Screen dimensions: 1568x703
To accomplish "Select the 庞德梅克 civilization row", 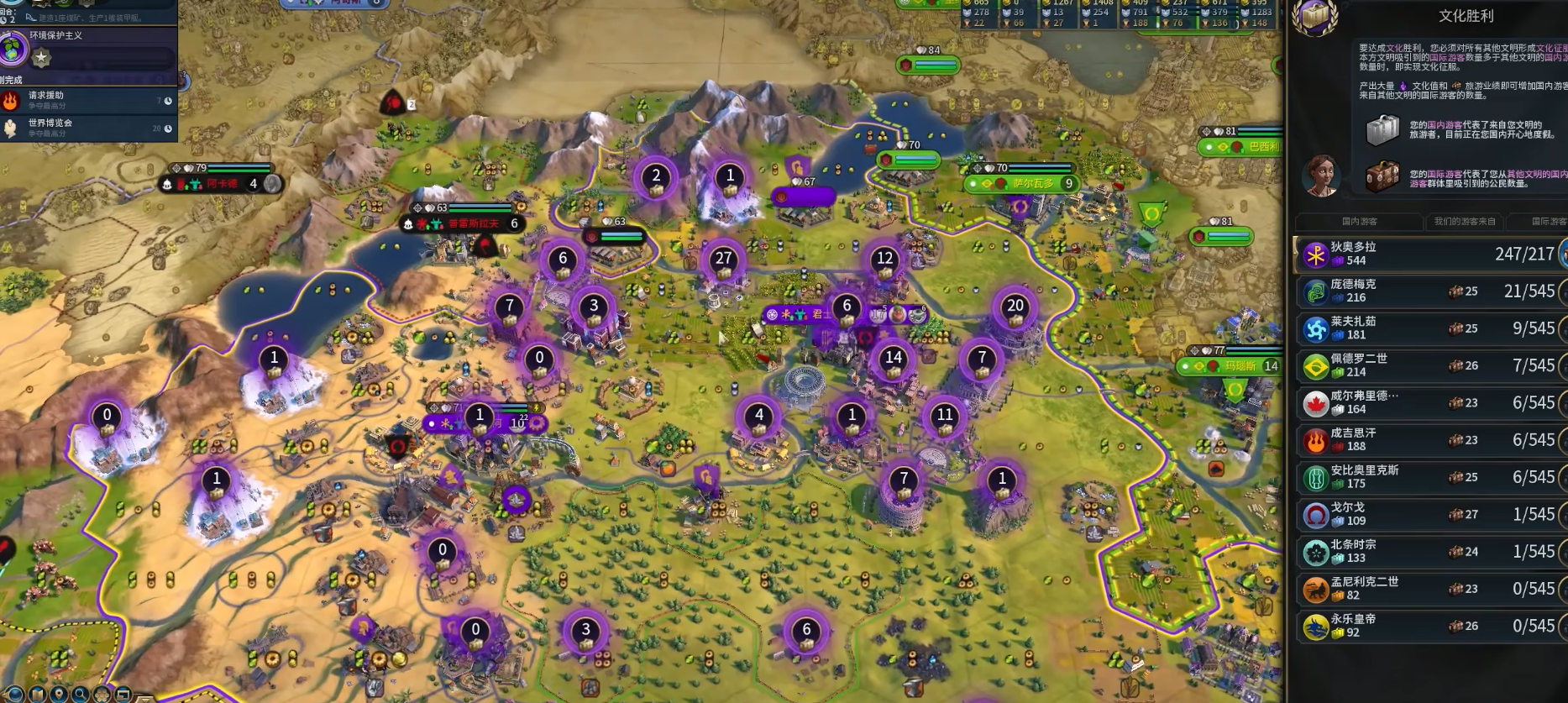I will pos(1429,291).
